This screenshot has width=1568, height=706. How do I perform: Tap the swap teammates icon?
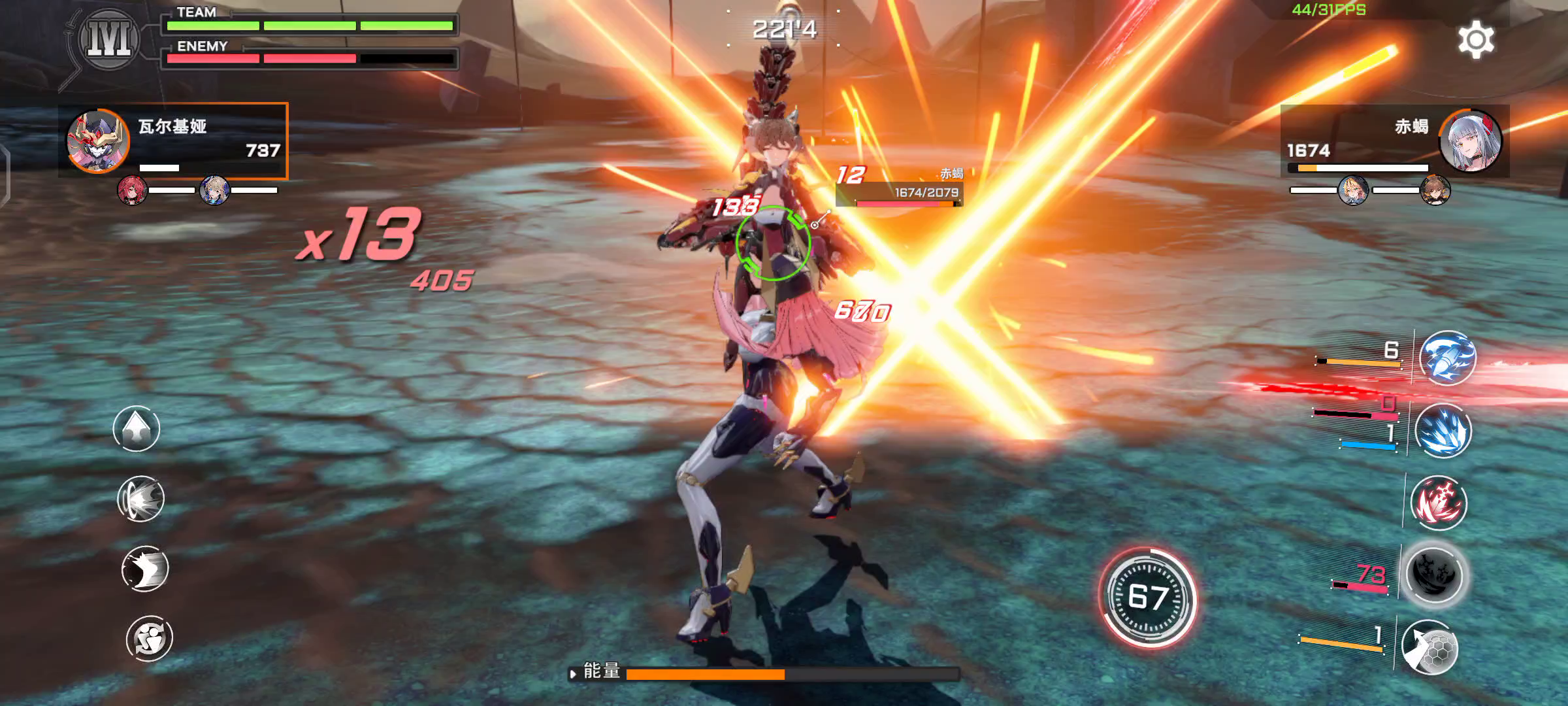150,638
